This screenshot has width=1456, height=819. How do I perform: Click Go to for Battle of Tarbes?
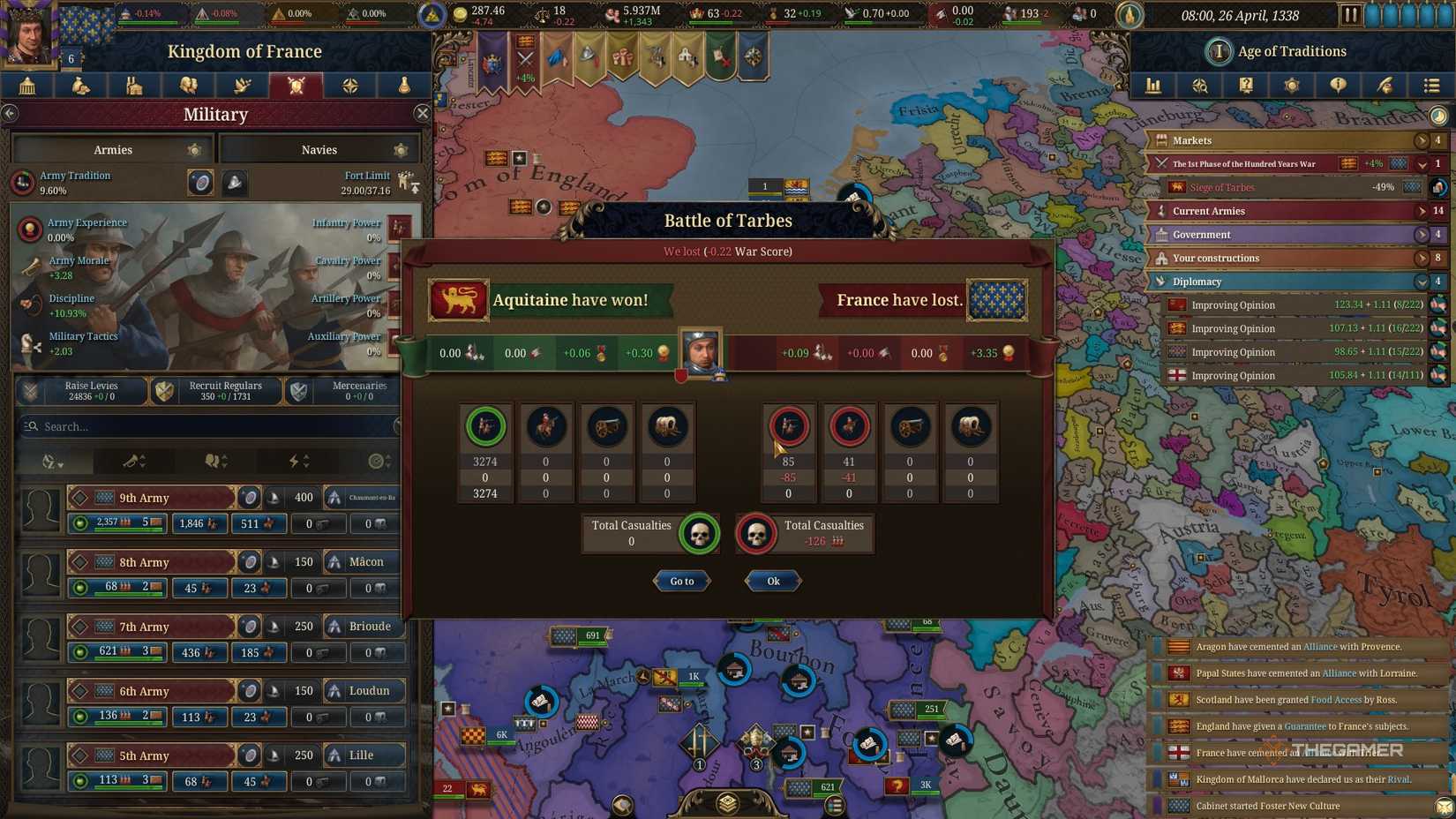(x=680, y=581)
